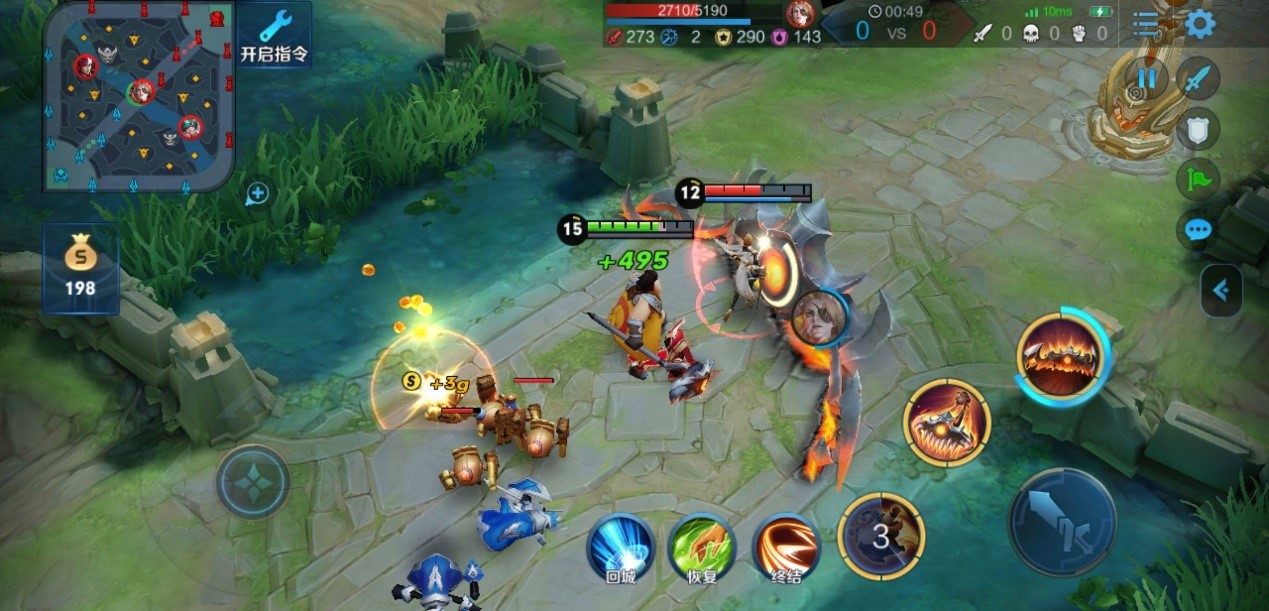Open the chat speech bubble

(x=1197, y=231)
